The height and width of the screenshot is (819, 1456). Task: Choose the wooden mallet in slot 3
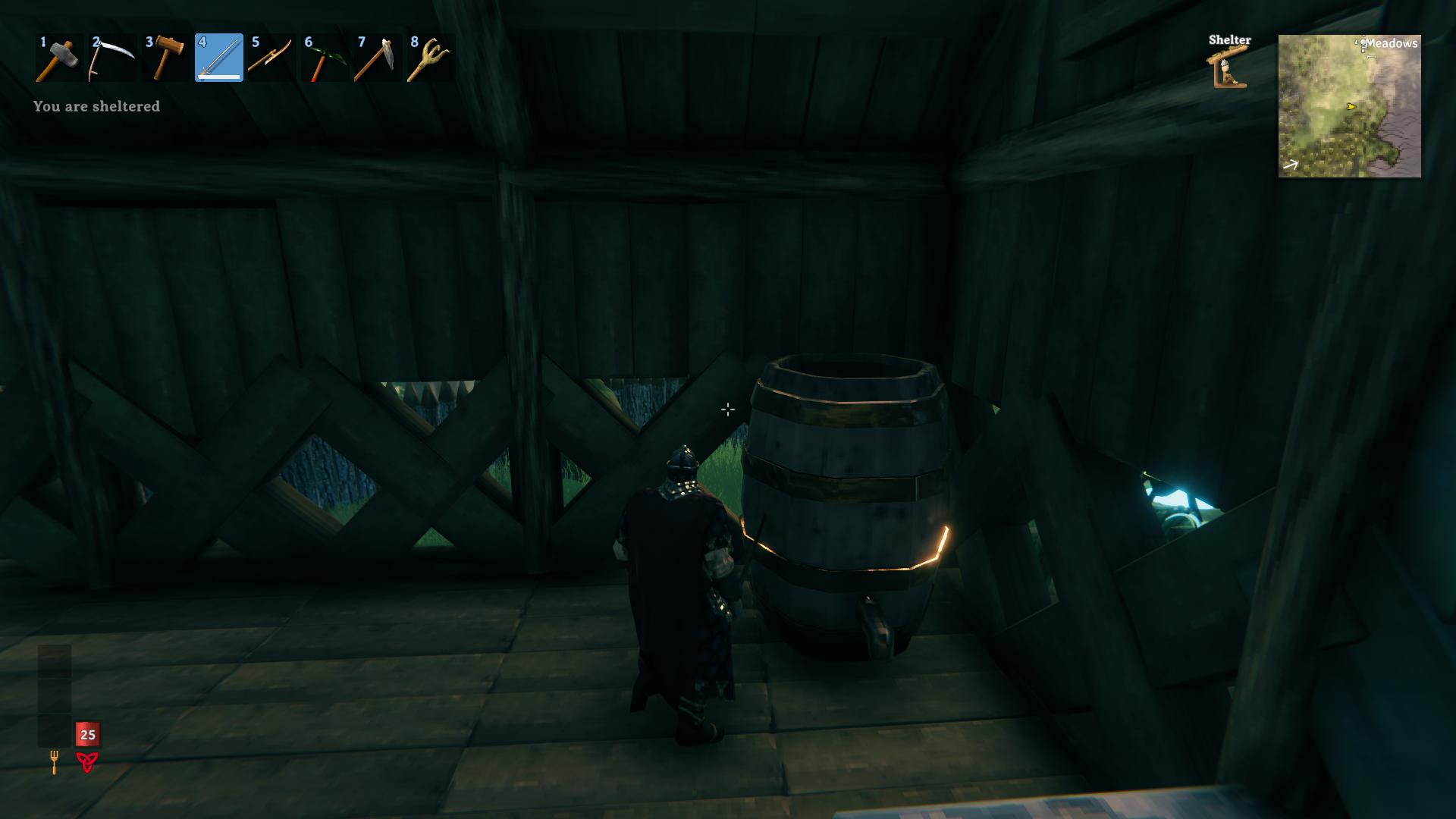click(x=165, y=58)
